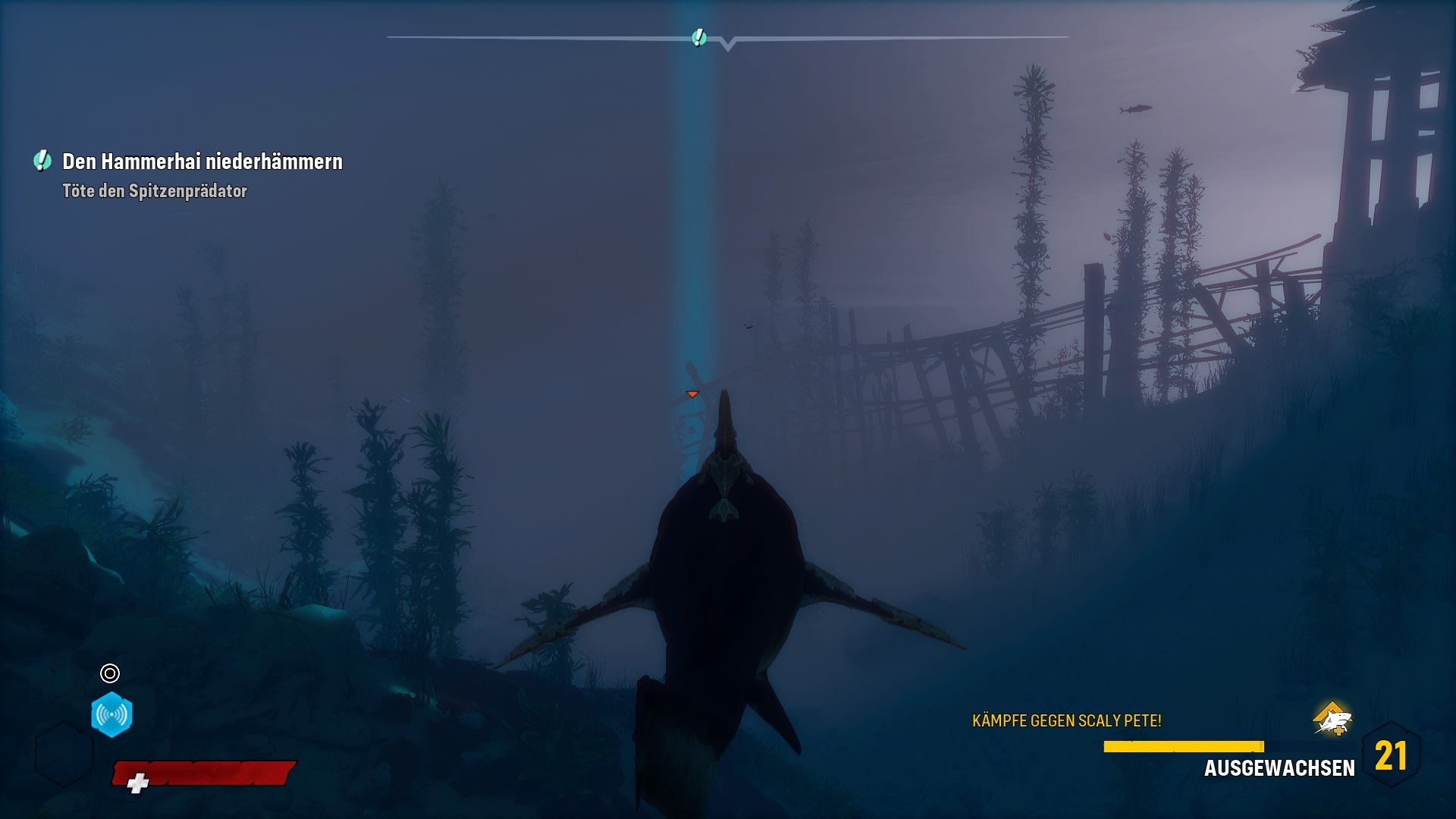Activate the blue sonar ability icon
Viewport: 1456px width, 819px height.
[x=111, y=714]
